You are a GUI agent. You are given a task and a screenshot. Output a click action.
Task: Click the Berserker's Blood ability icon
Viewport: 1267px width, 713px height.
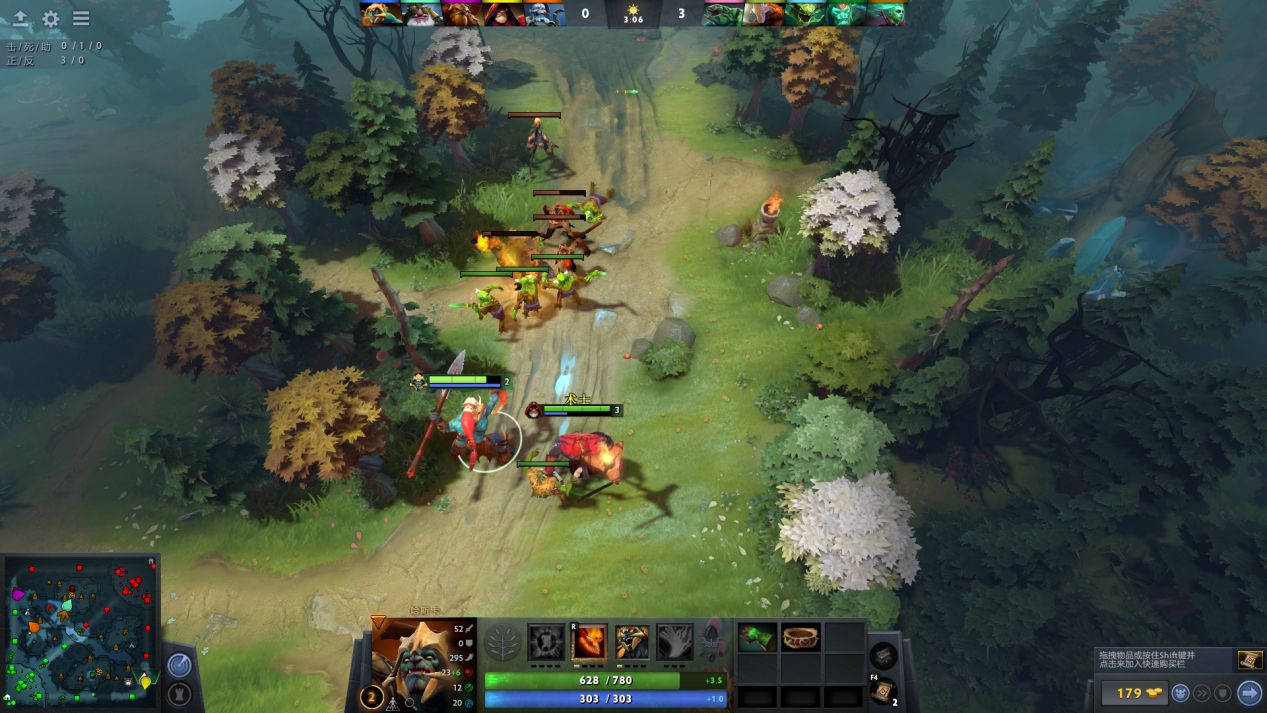[633, 643]
